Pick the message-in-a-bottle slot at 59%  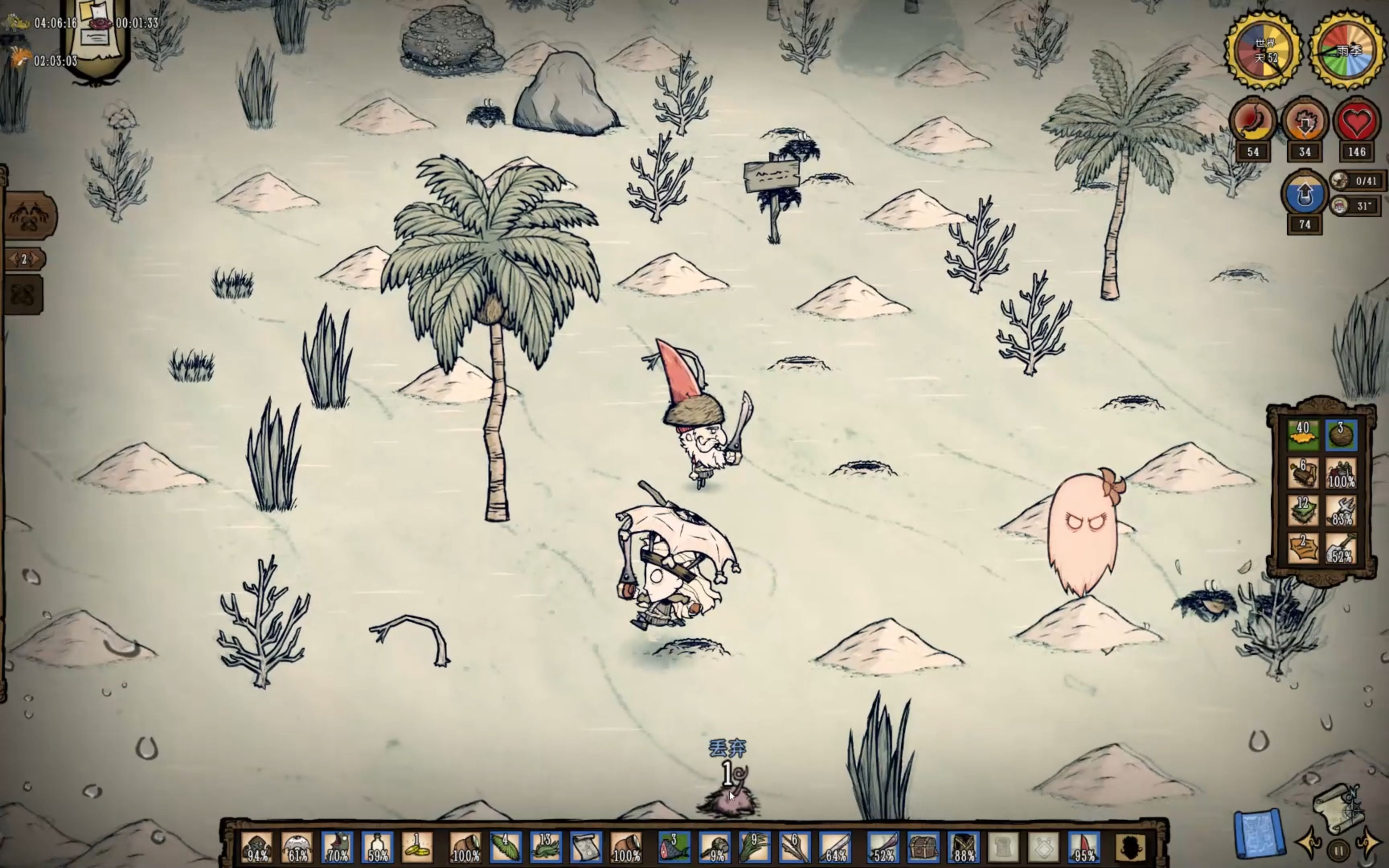pos(377,848)
